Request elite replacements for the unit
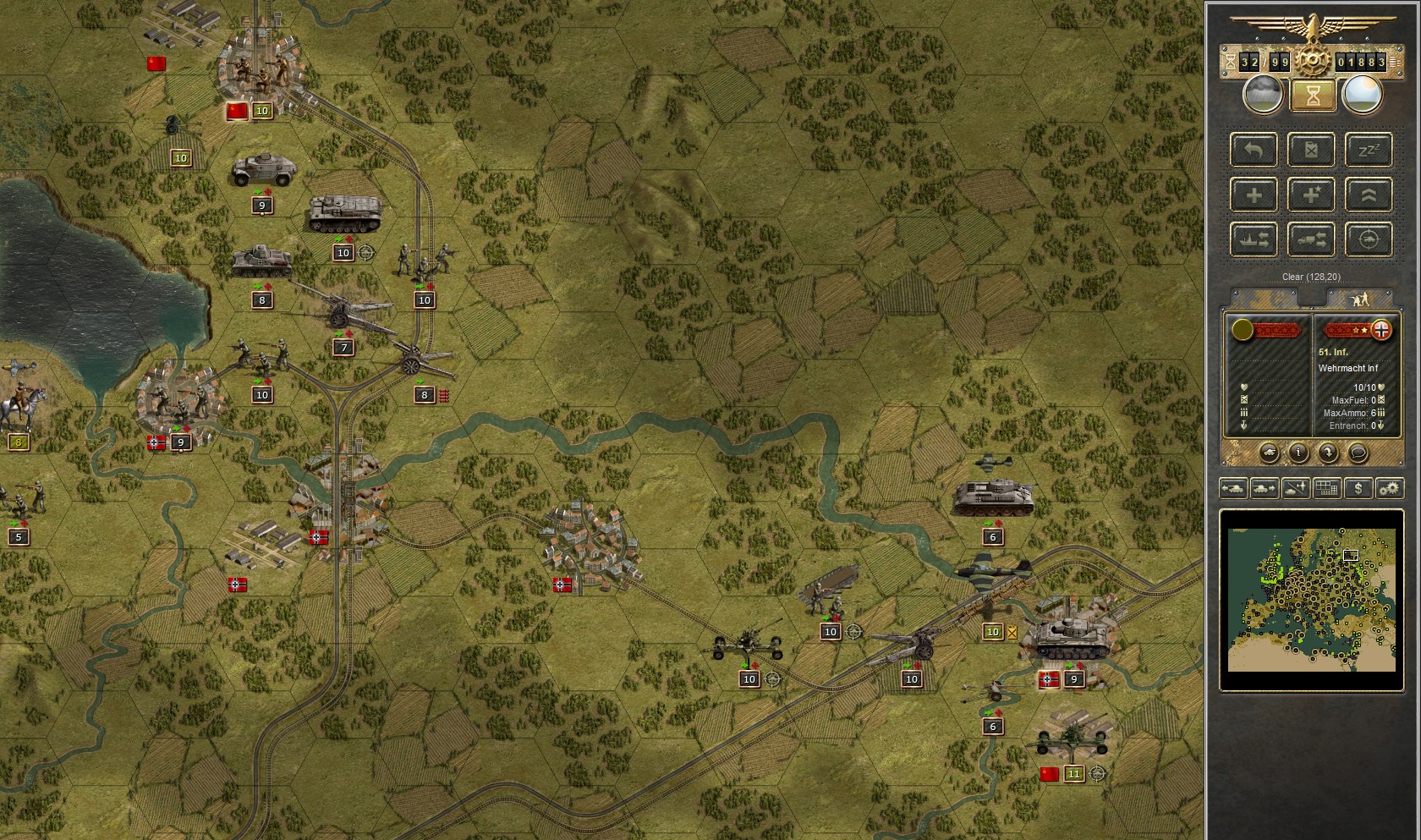The image size is (1421, 840). coord(1310,195)
